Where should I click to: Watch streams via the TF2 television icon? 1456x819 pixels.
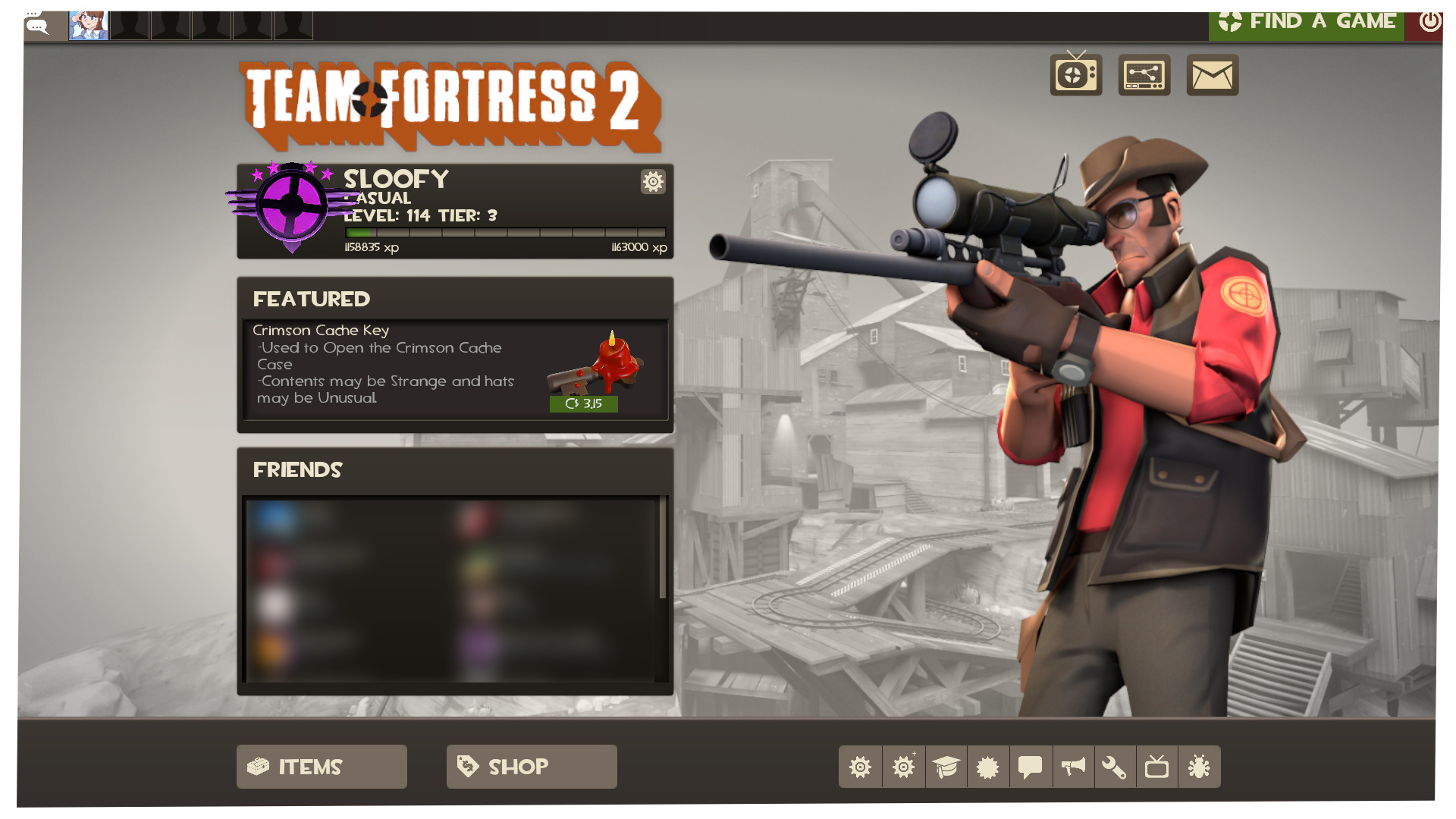coord(1077,74)
